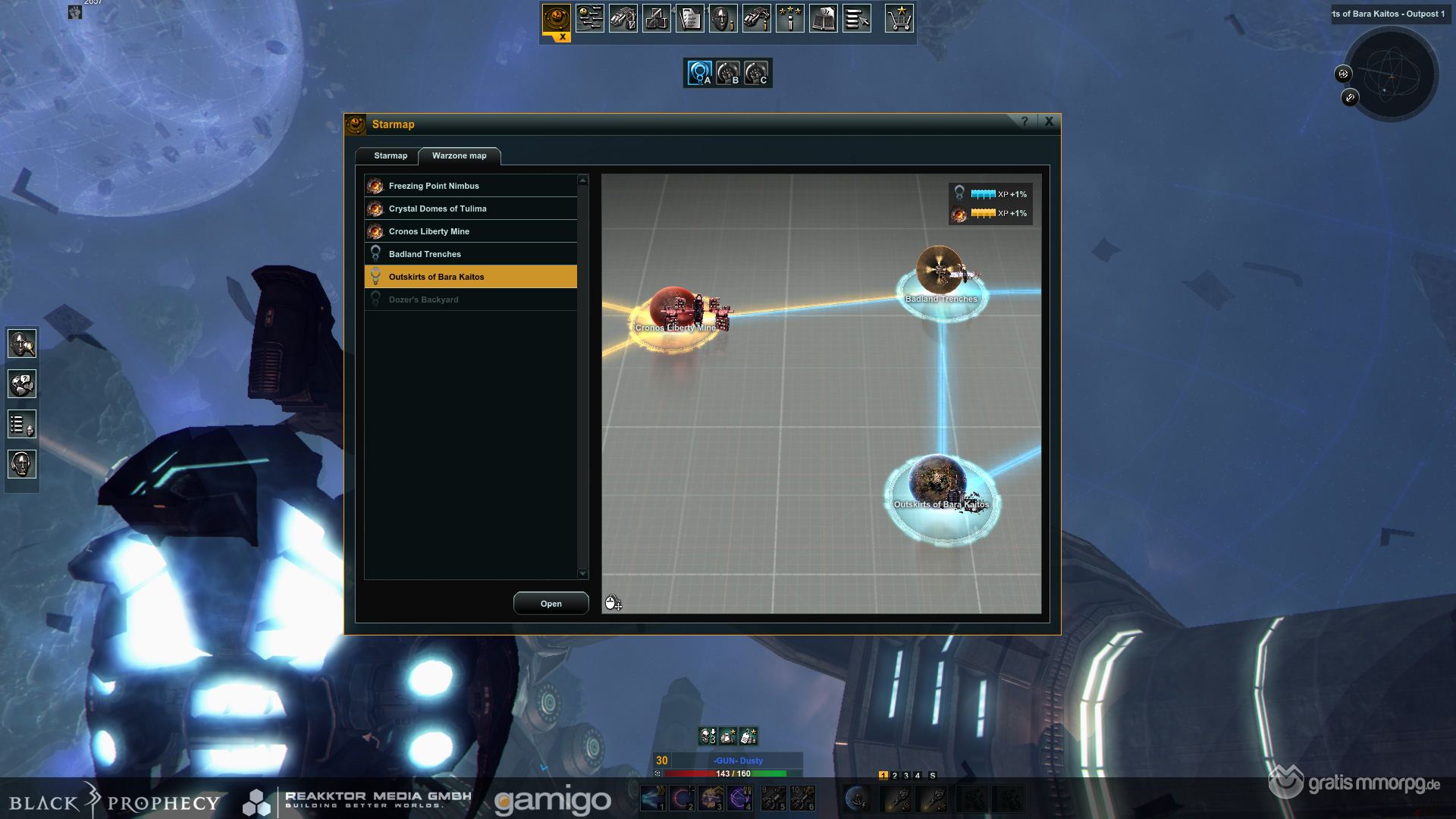Click the Open button
1456x819 pixels.
[x=551, y=604]
